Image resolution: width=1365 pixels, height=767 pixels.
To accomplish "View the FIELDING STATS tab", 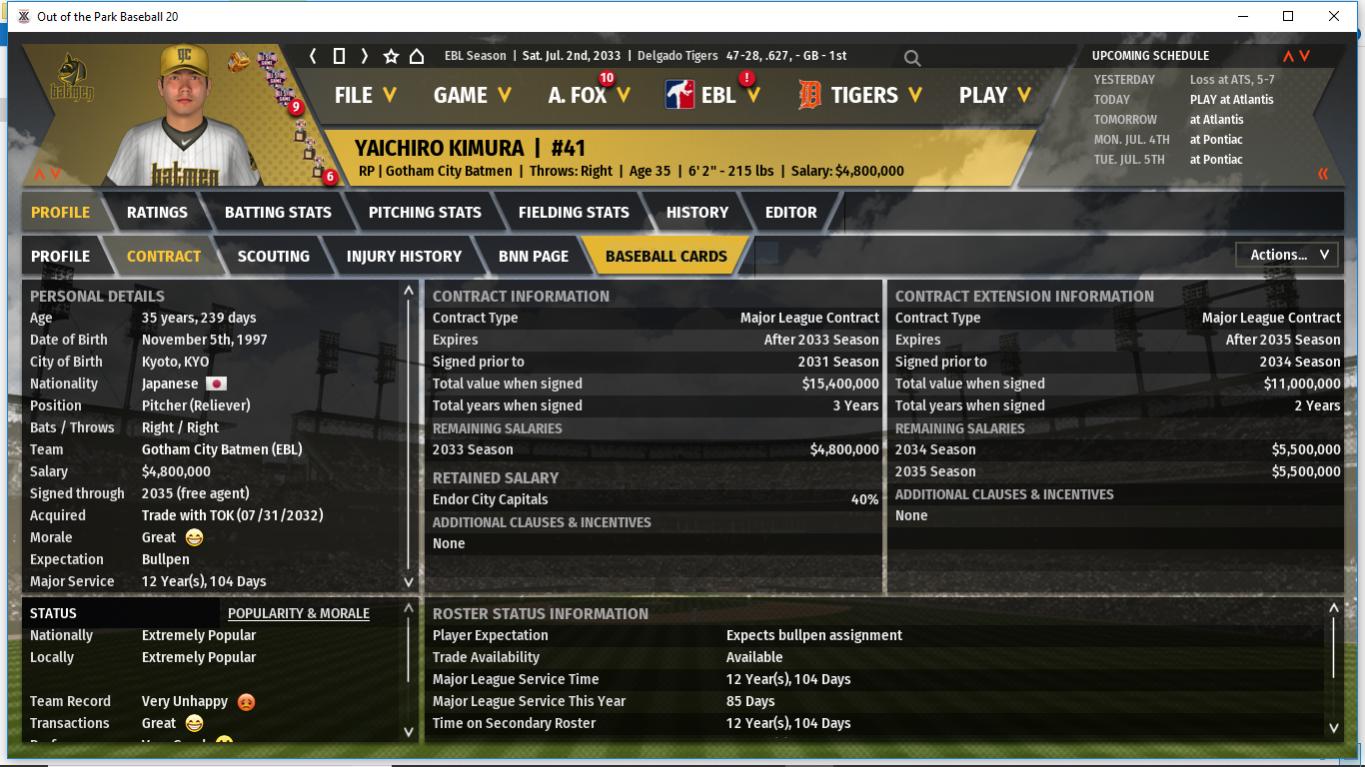I will [573, 212].
